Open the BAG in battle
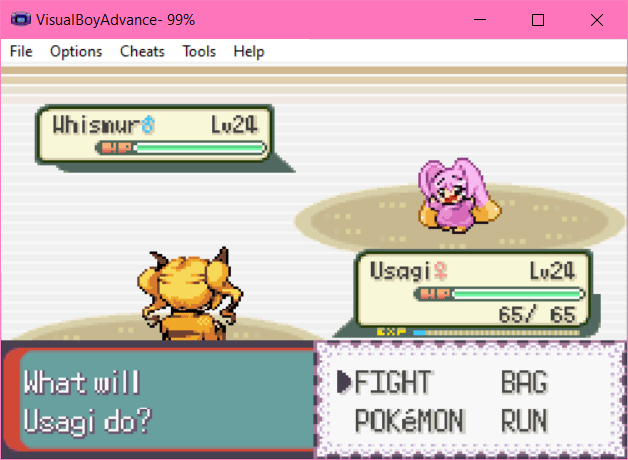This screenshot has height=460, width=628. tap(524, 383)
